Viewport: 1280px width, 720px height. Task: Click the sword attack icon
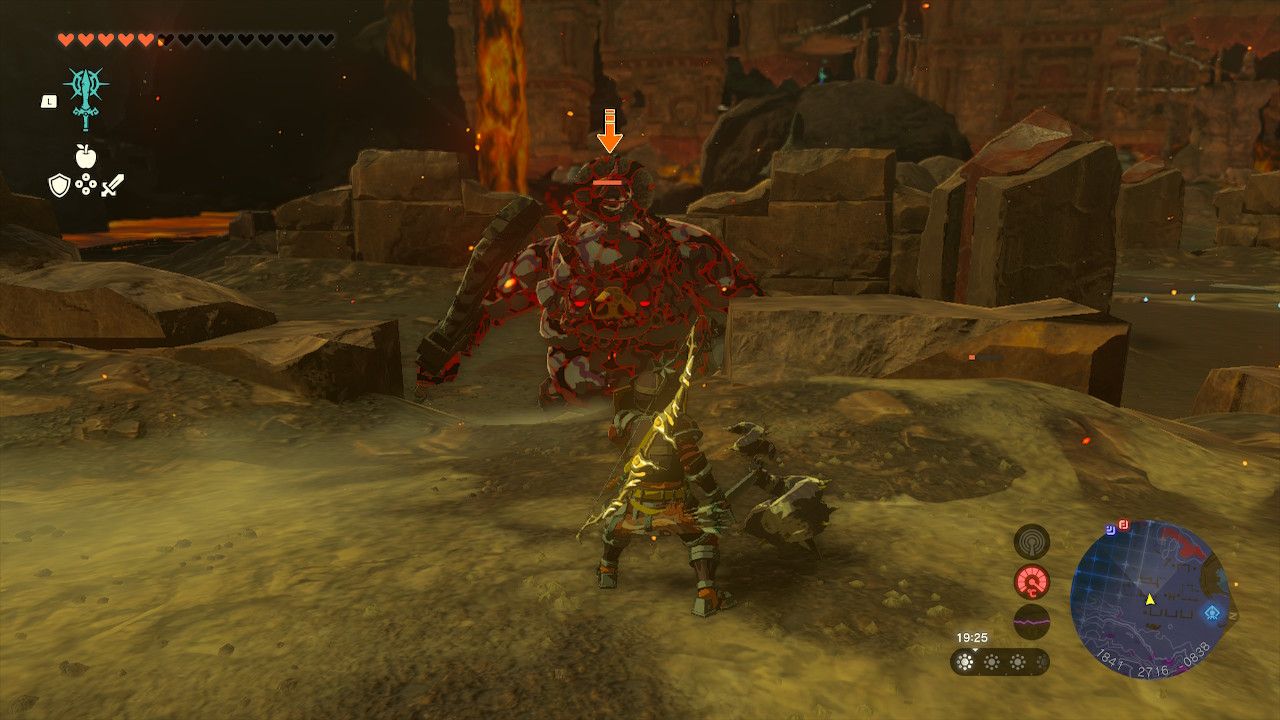[x=113, y=185]
